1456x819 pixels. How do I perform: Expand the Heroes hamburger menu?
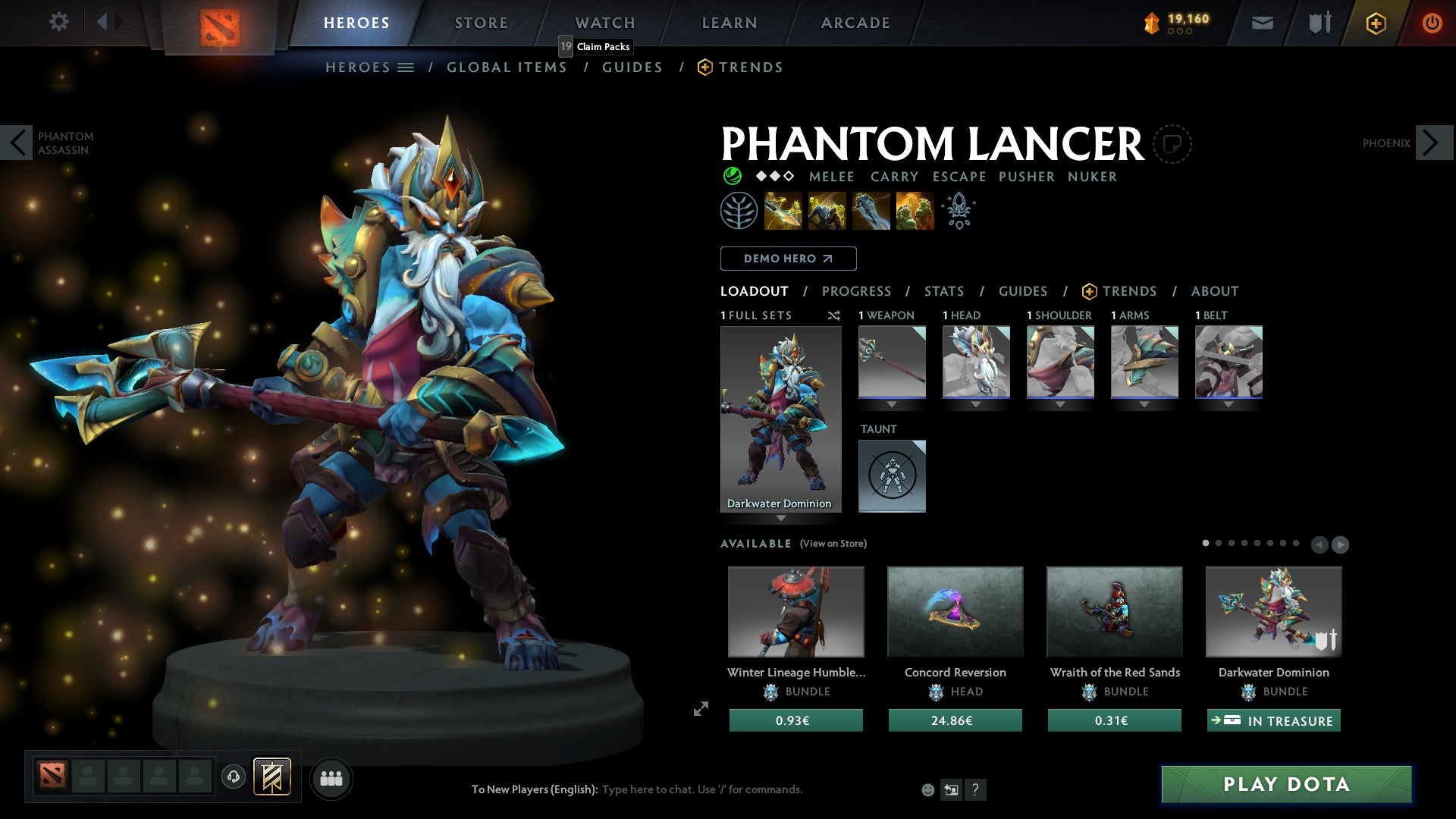coord(405,67)
